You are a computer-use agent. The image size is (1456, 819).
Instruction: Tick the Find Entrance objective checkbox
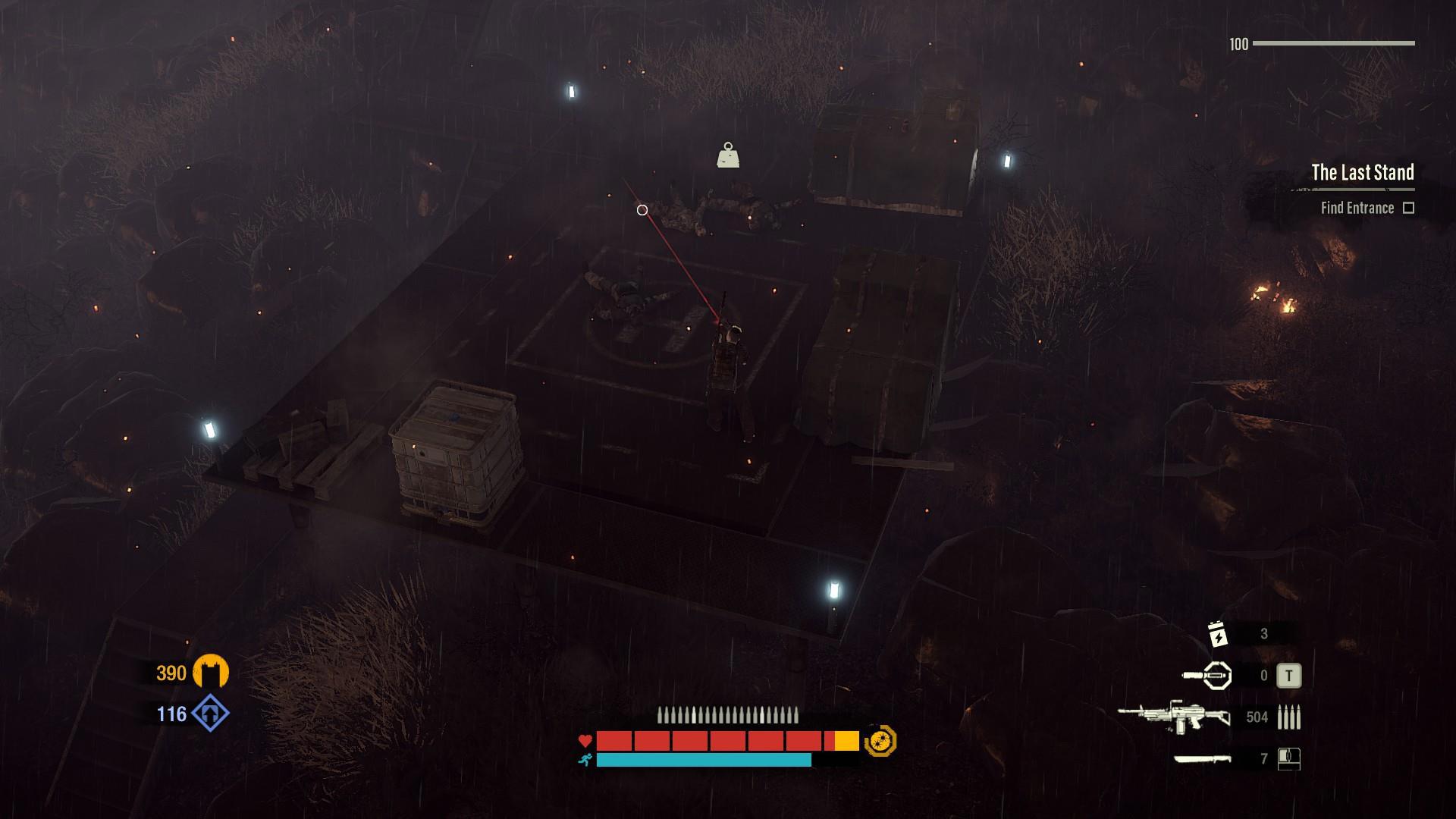[1408, 208]
